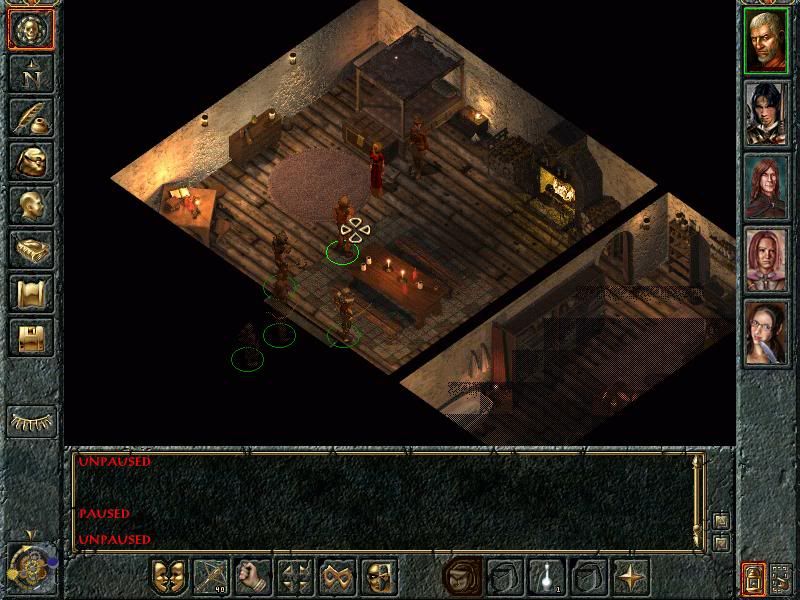The height and width of the screenshot is (600, 800).
Task: Click the skull Return to Game button
Action: click(31, 30)
